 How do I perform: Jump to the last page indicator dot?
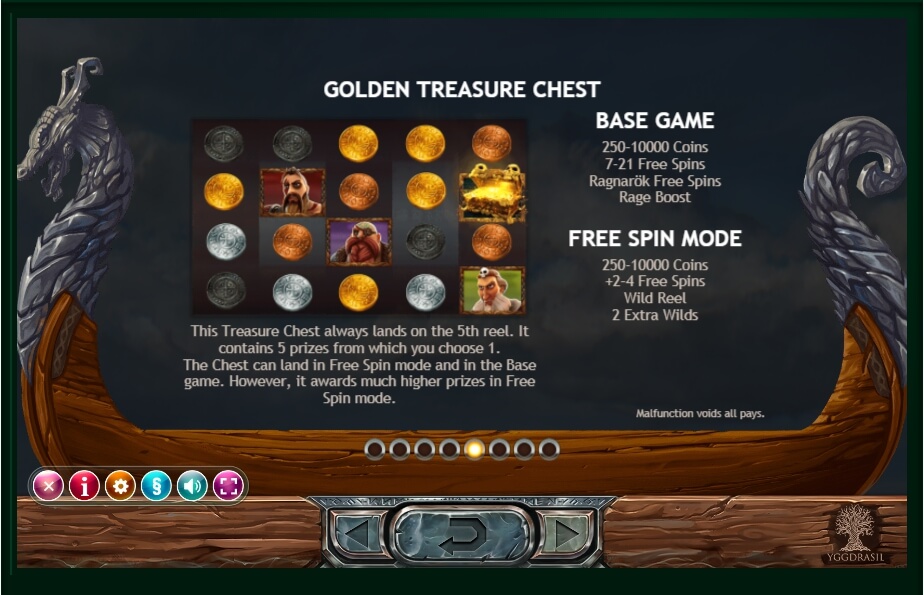549,449
